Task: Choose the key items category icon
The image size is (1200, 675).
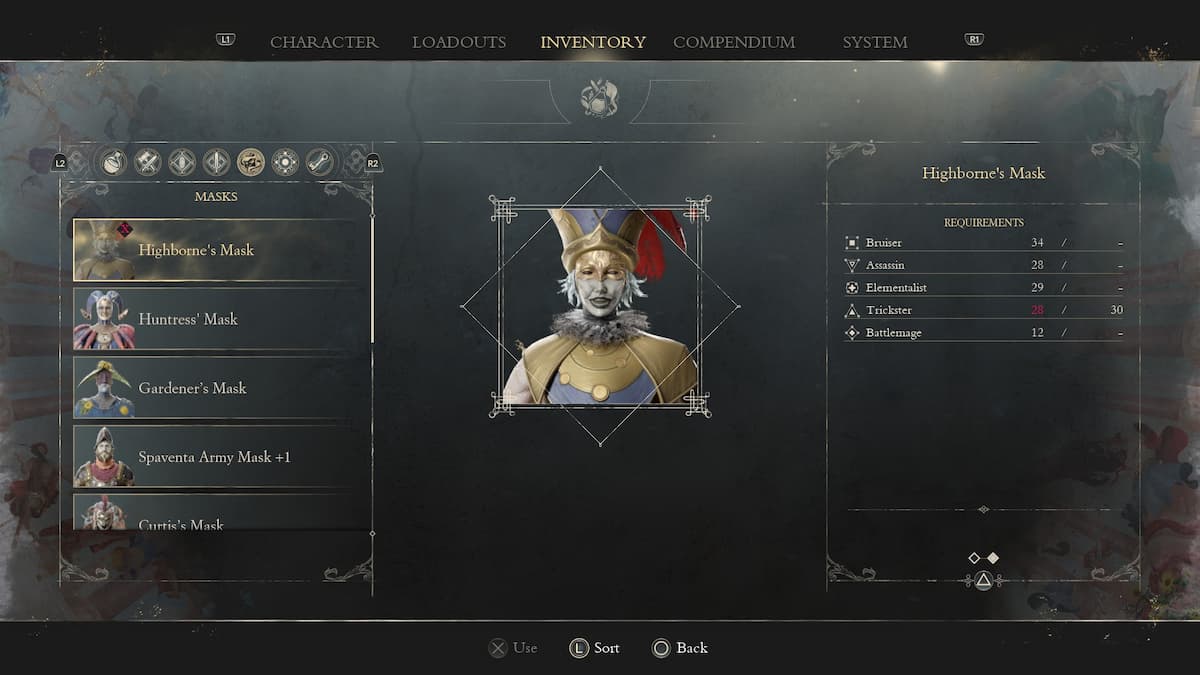Action: click(x=320, y=162)
